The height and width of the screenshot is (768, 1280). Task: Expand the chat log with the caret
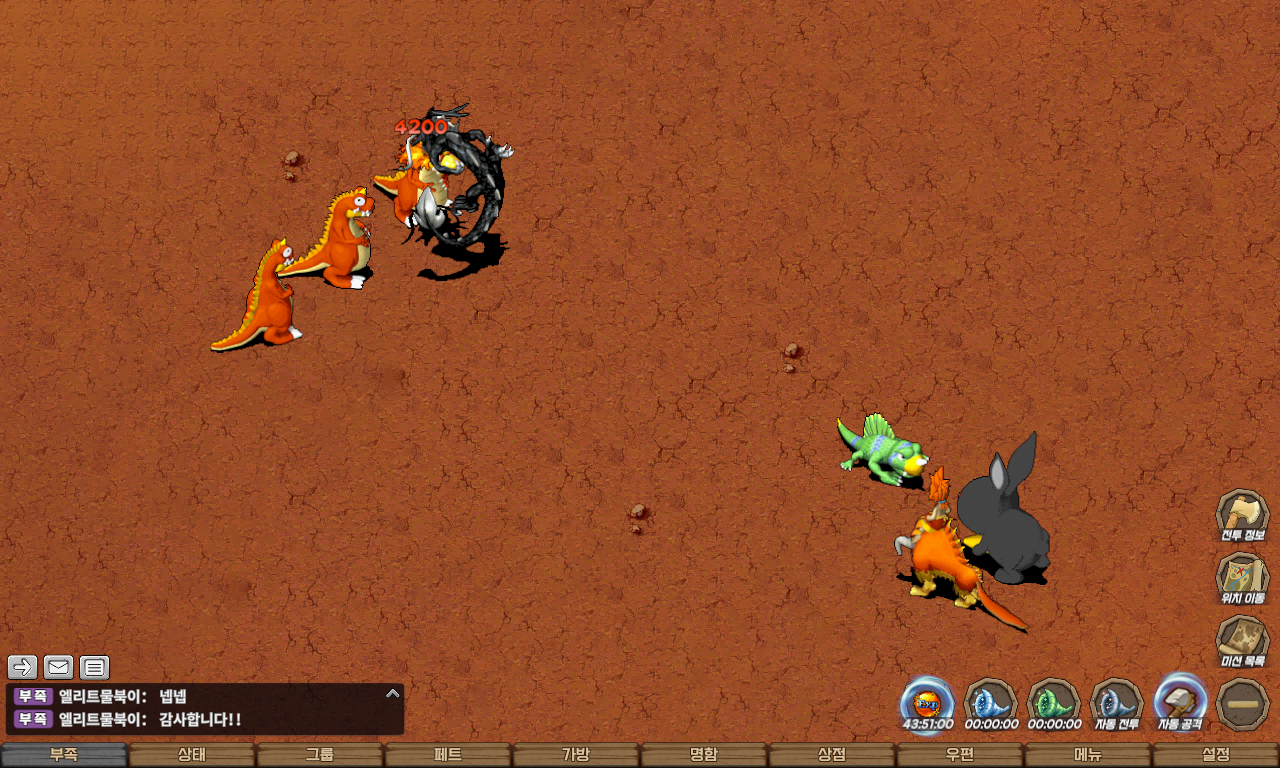[x=393, y=692]
